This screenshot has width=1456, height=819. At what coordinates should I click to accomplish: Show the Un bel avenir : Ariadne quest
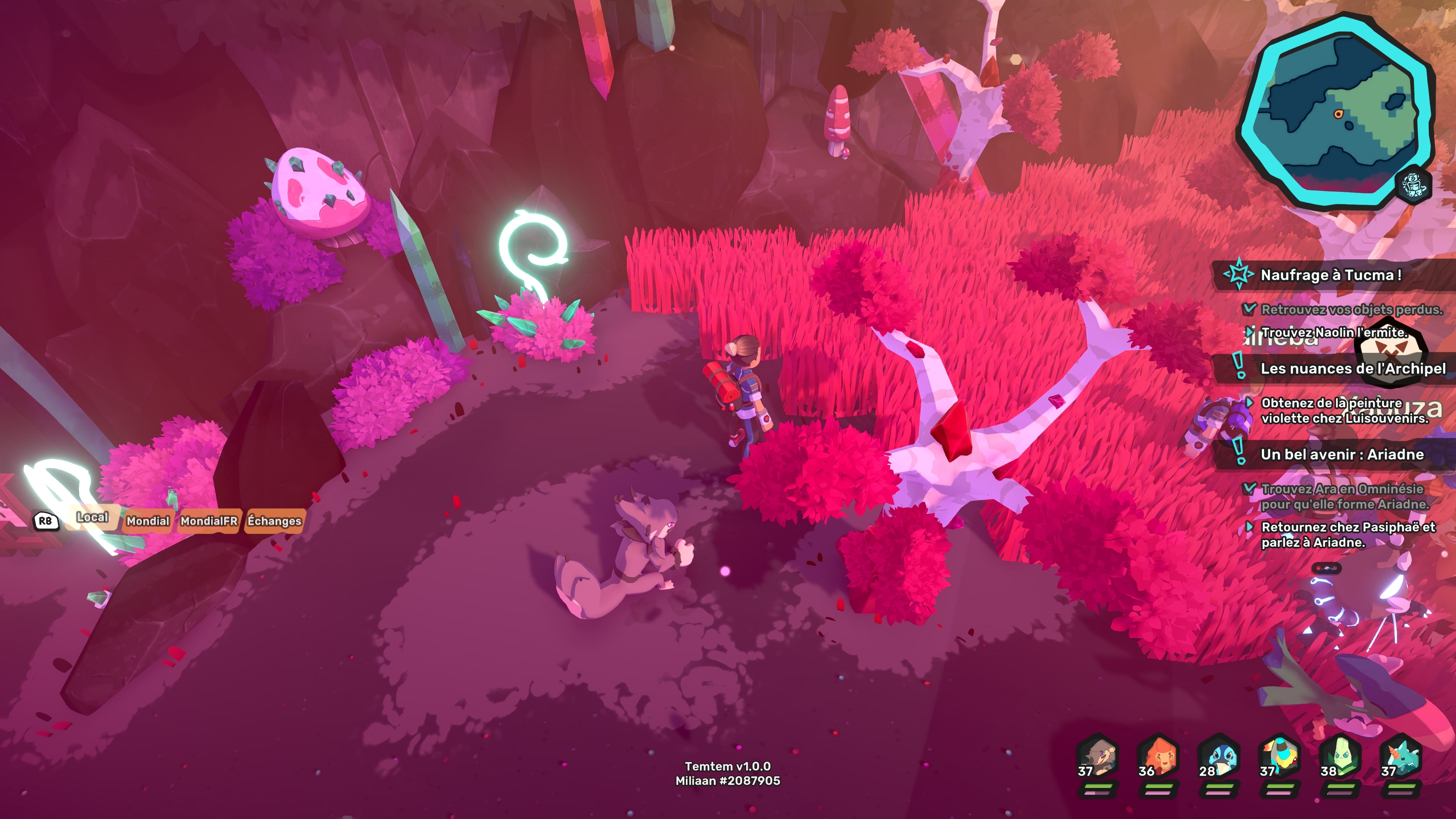pos(1342,455)
